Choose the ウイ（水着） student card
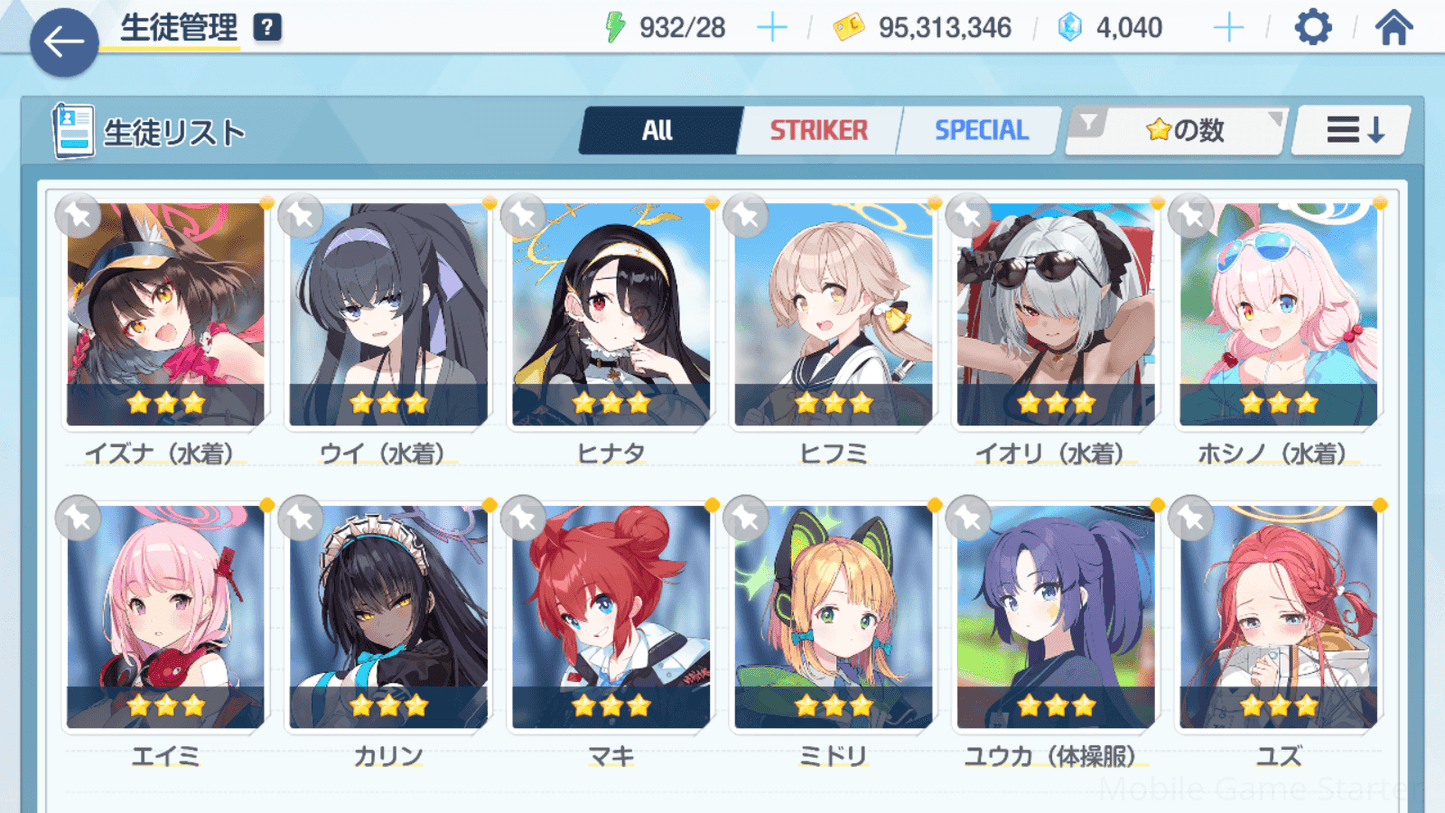This screenshot has height=813, width=1445. 388,315
